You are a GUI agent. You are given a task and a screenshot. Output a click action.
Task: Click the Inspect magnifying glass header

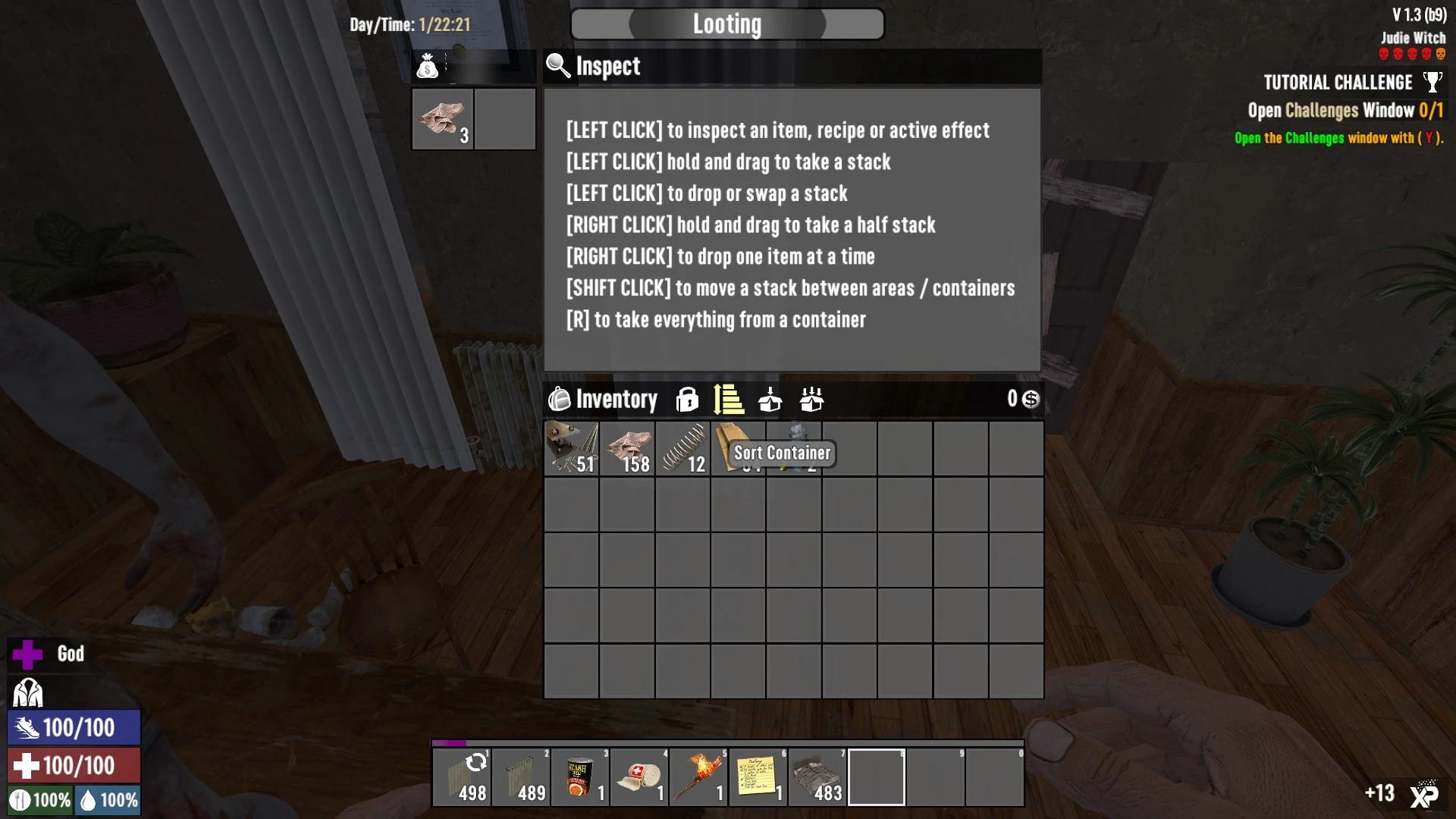(559, 66)
